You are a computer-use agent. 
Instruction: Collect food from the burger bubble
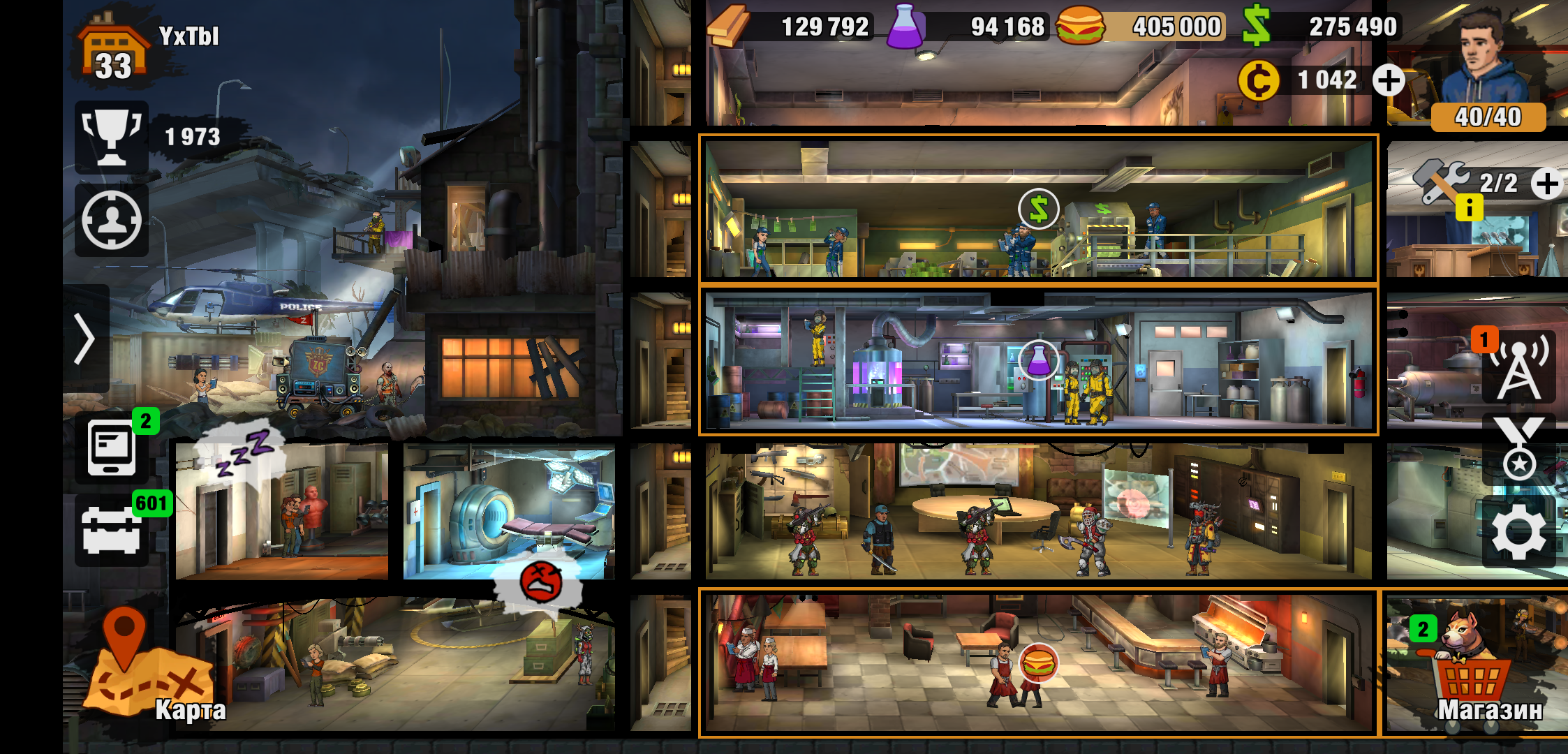tap(1038, 663)
